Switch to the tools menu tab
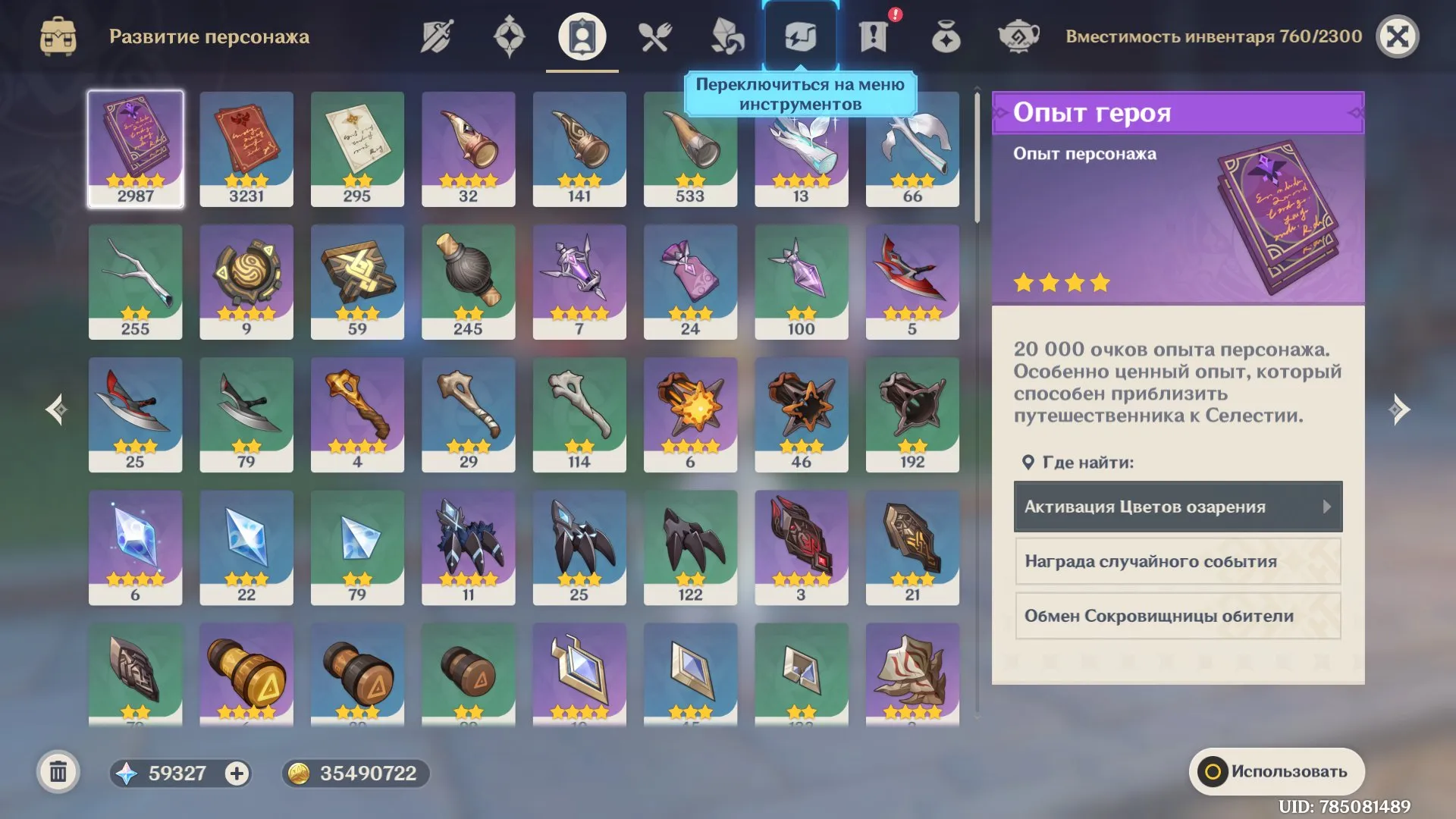This screenshot has width=1456, height=819. [799, 34]
